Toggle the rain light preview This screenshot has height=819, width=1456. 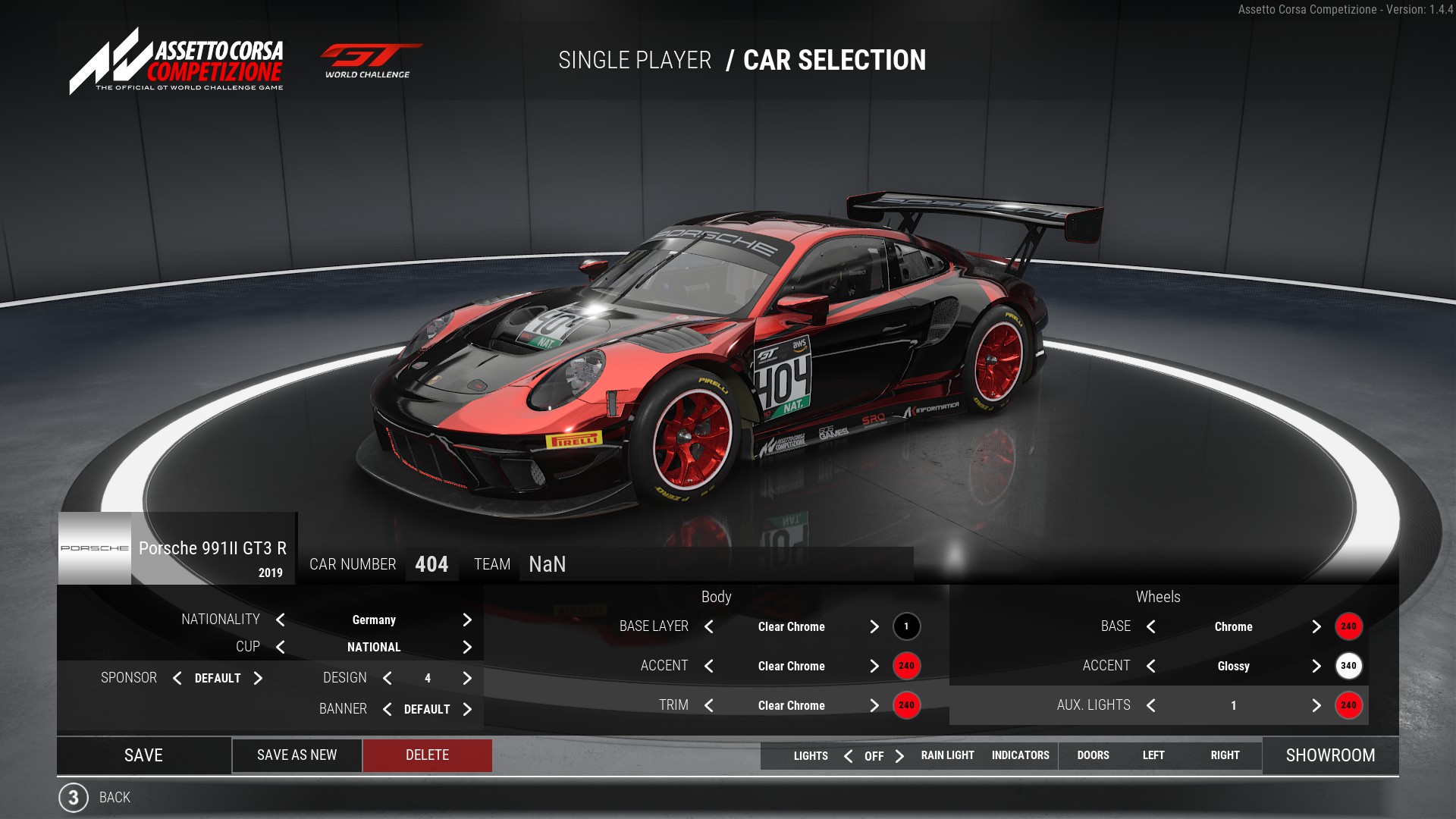tap(947, 755)
